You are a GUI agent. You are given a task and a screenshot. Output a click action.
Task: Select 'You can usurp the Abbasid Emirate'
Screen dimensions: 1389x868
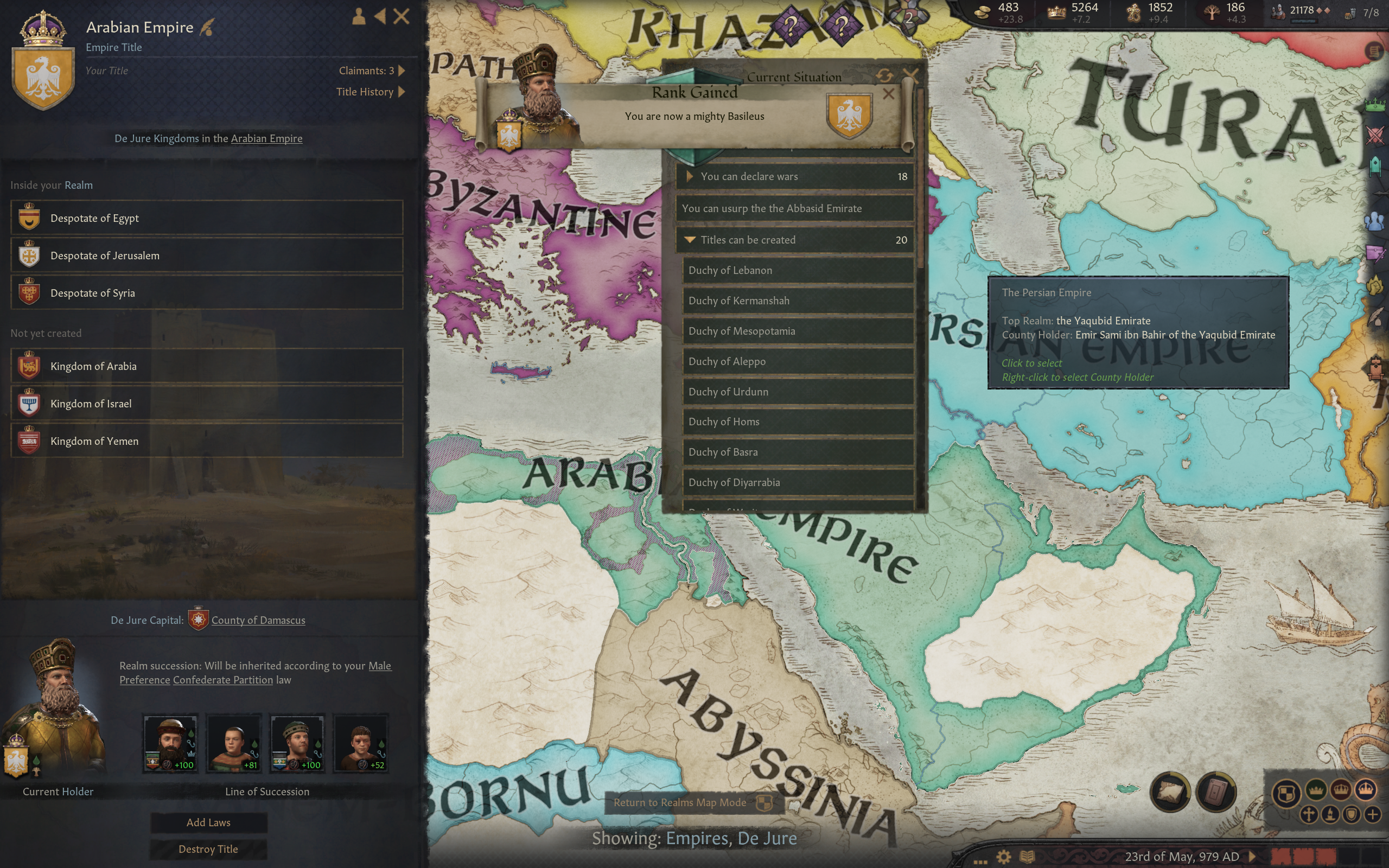(795, 208)
